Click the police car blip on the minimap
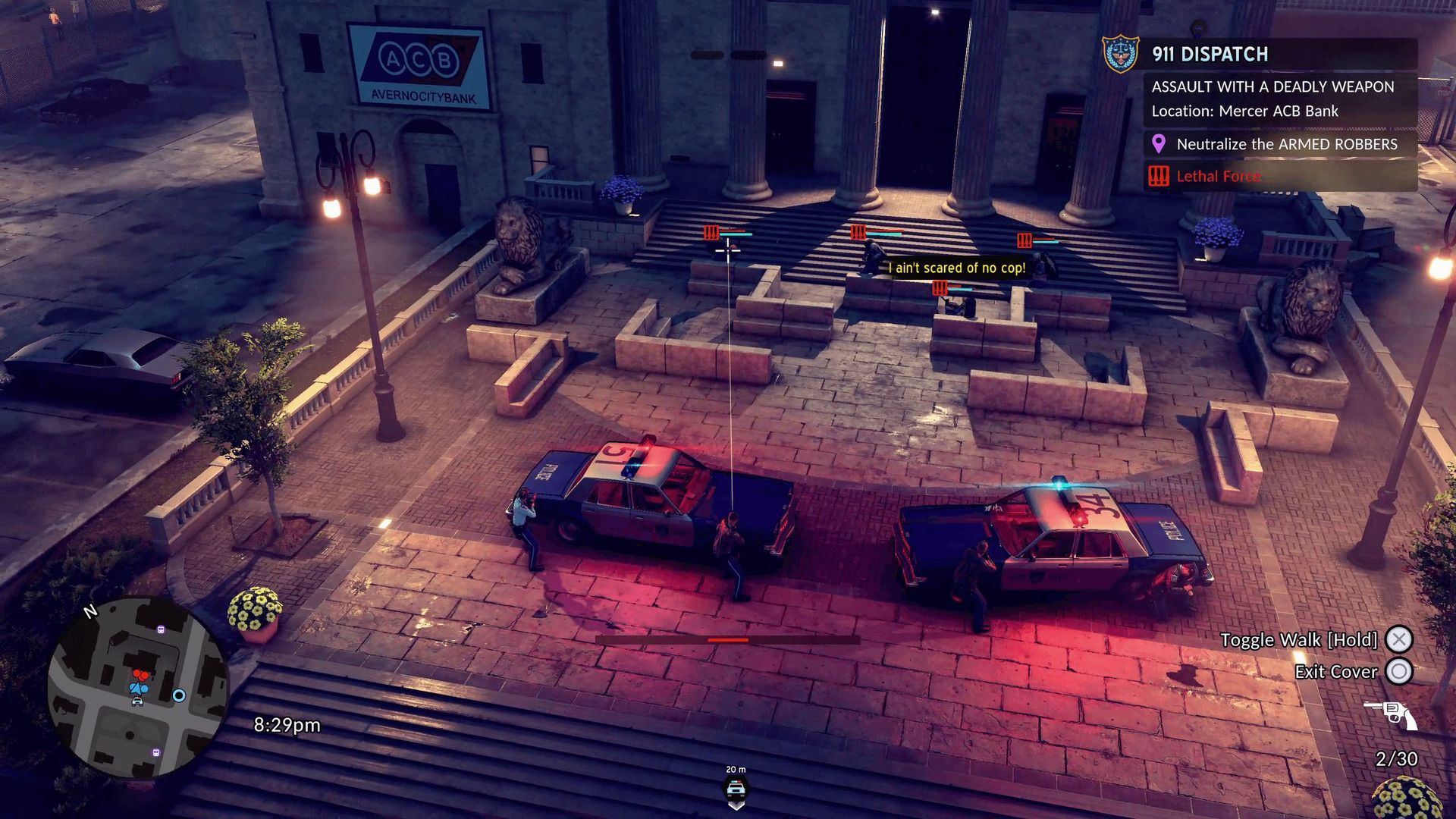Viewport: 1456px width, 819px height. (137, 701)
